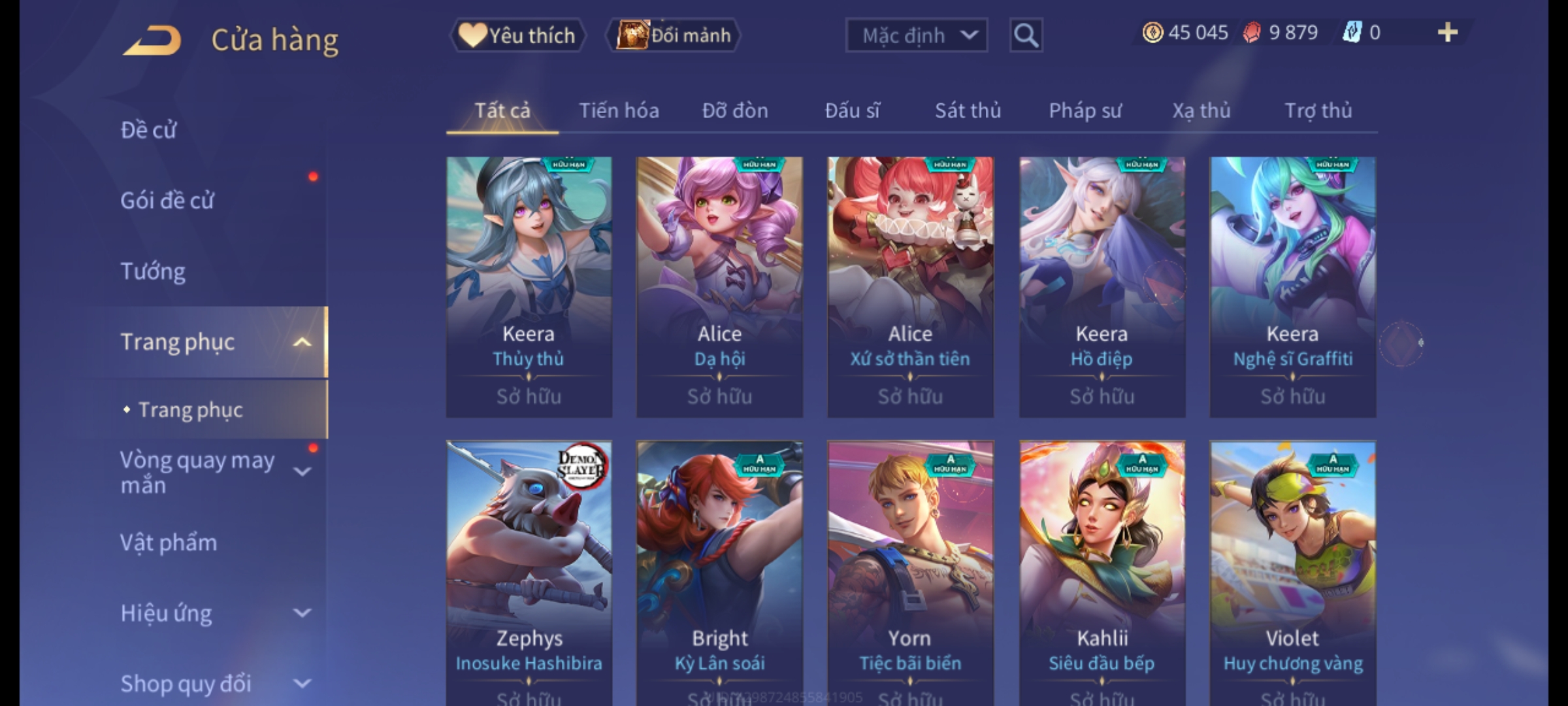The image size is (1568, 706).
Task: Select the Sát thủ tab
Action: click(x=968, y=110)
